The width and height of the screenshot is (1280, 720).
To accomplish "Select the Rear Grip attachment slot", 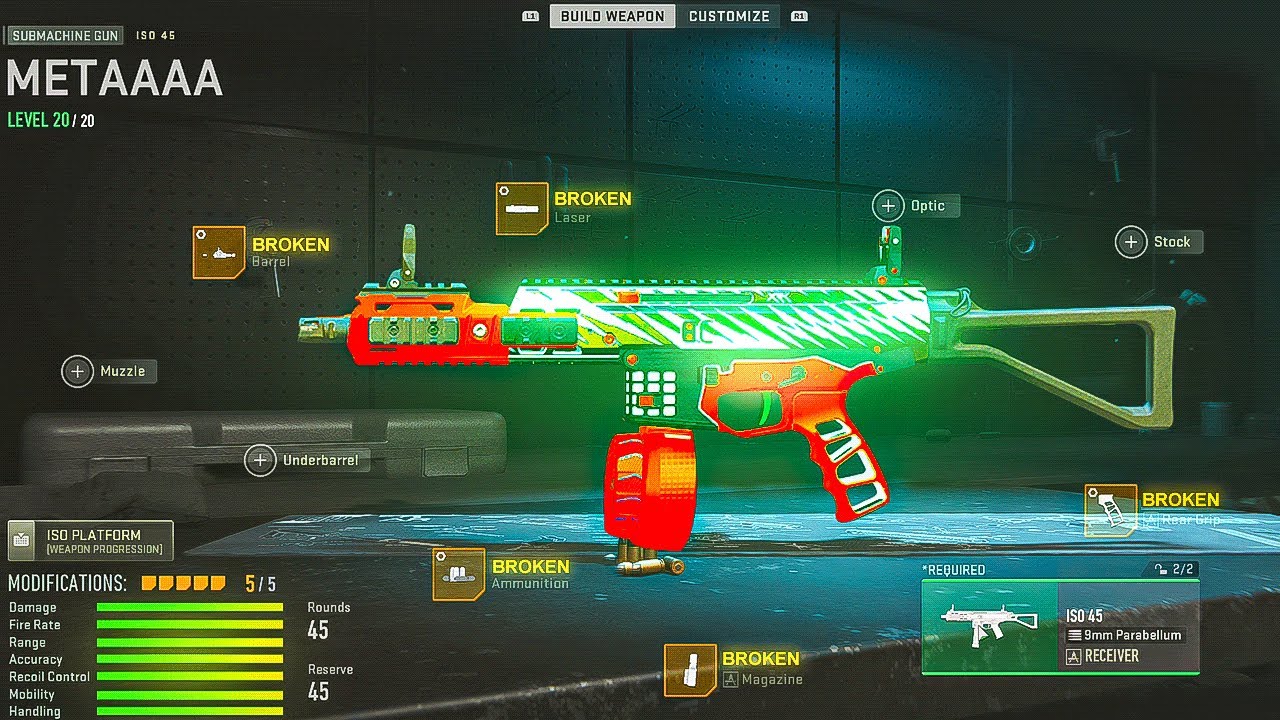I will coord(1111,509).
